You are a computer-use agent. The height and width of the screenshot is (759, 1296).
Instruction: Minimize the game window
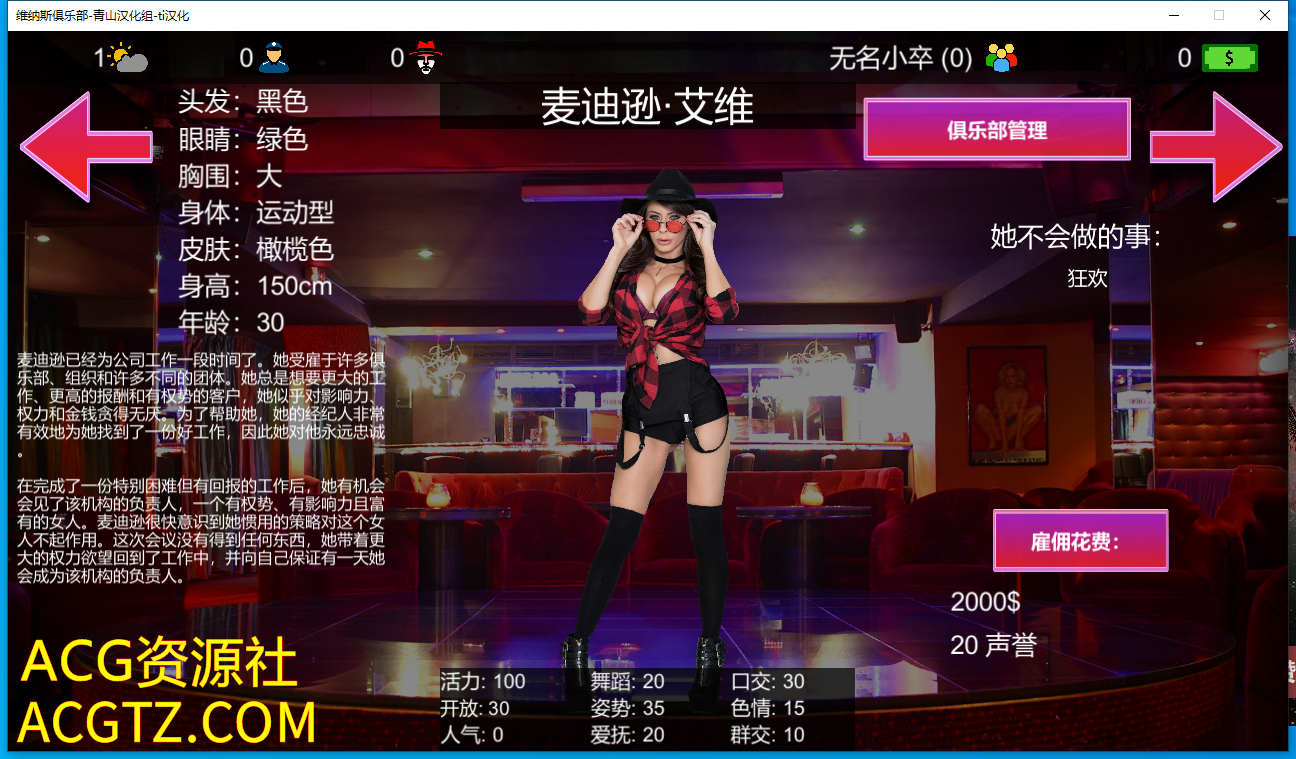coord(1173,15)
